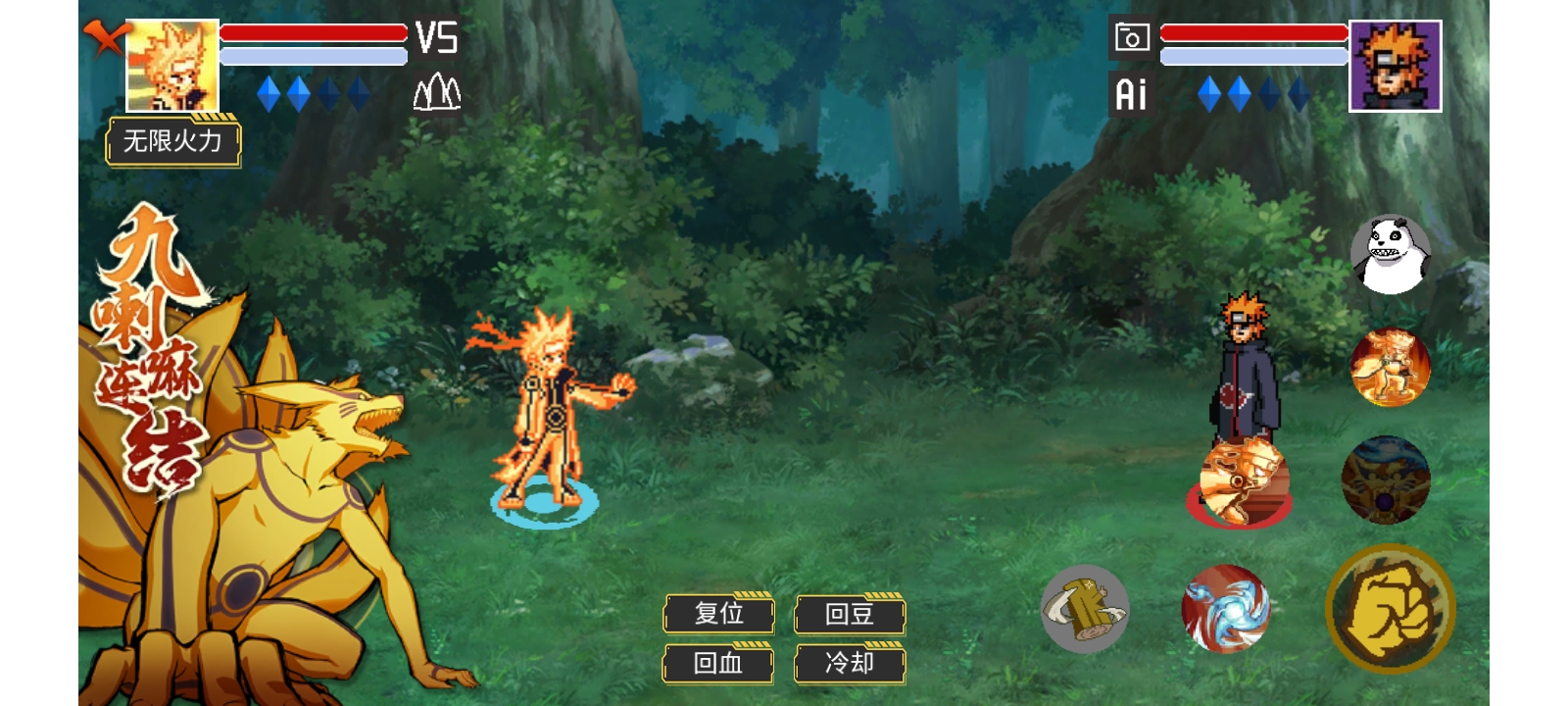Activate the wooden log substitution skill

coord(1084,609)
